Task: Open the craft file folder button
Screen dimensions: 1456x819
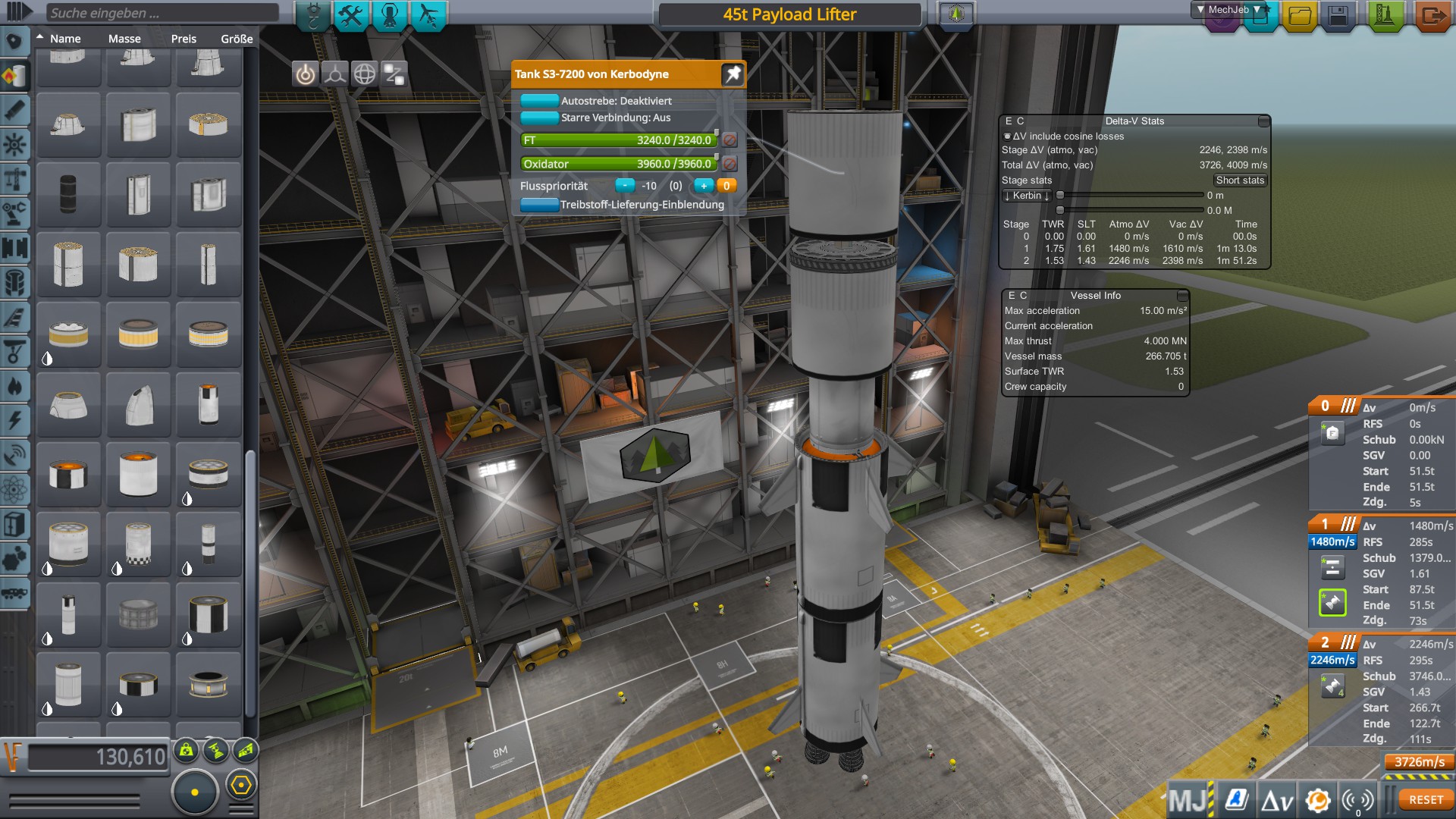Action: tap(1299, 16)
